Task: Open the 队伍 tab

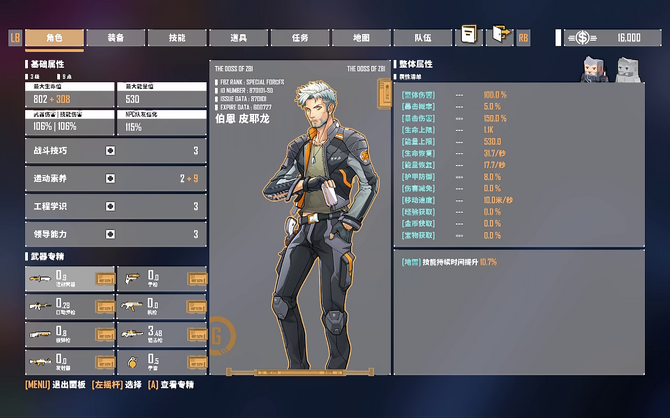Action: 422,37
